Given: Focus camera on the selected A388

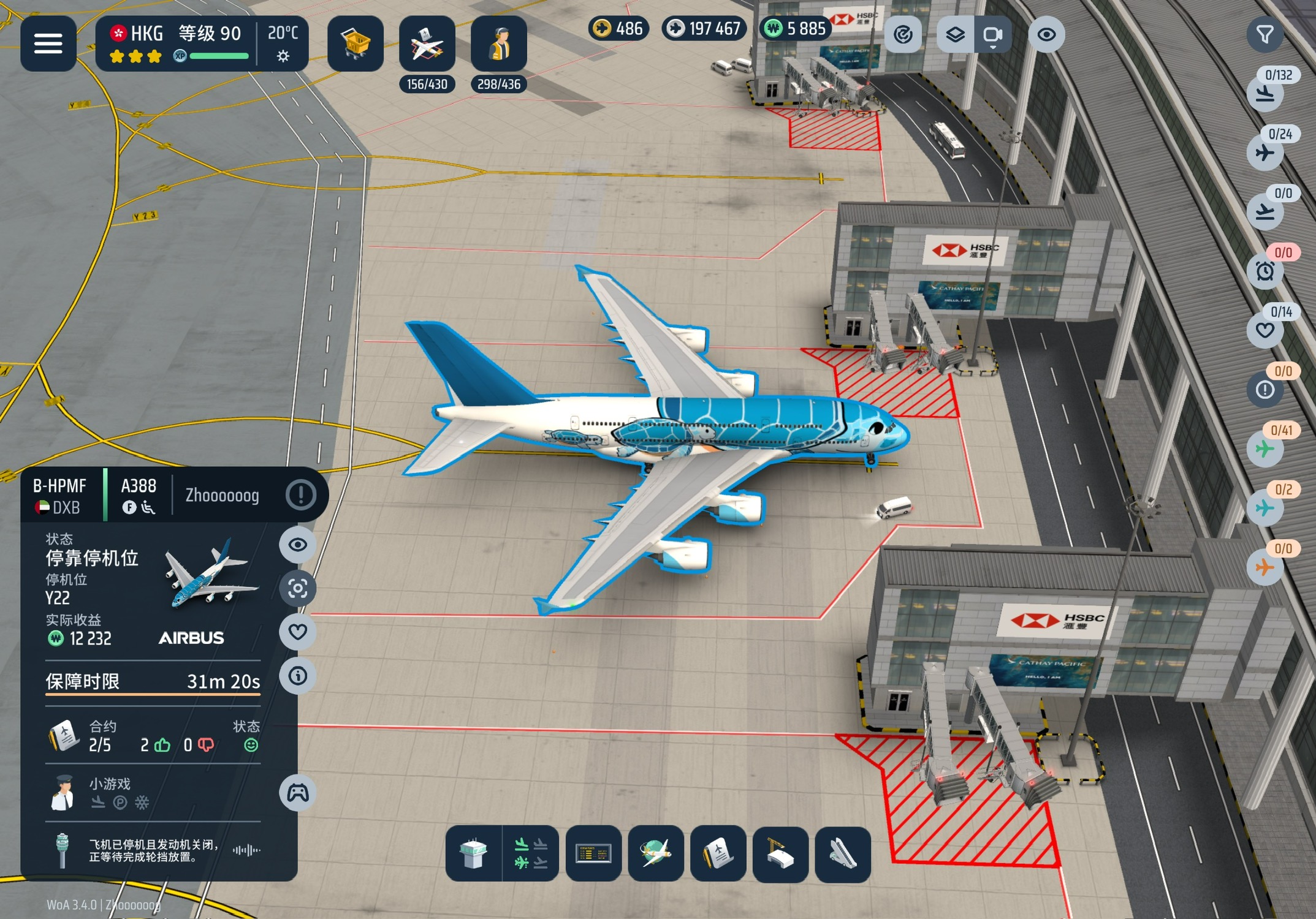Looking at the screenshot, I should [x=298, y=589].
